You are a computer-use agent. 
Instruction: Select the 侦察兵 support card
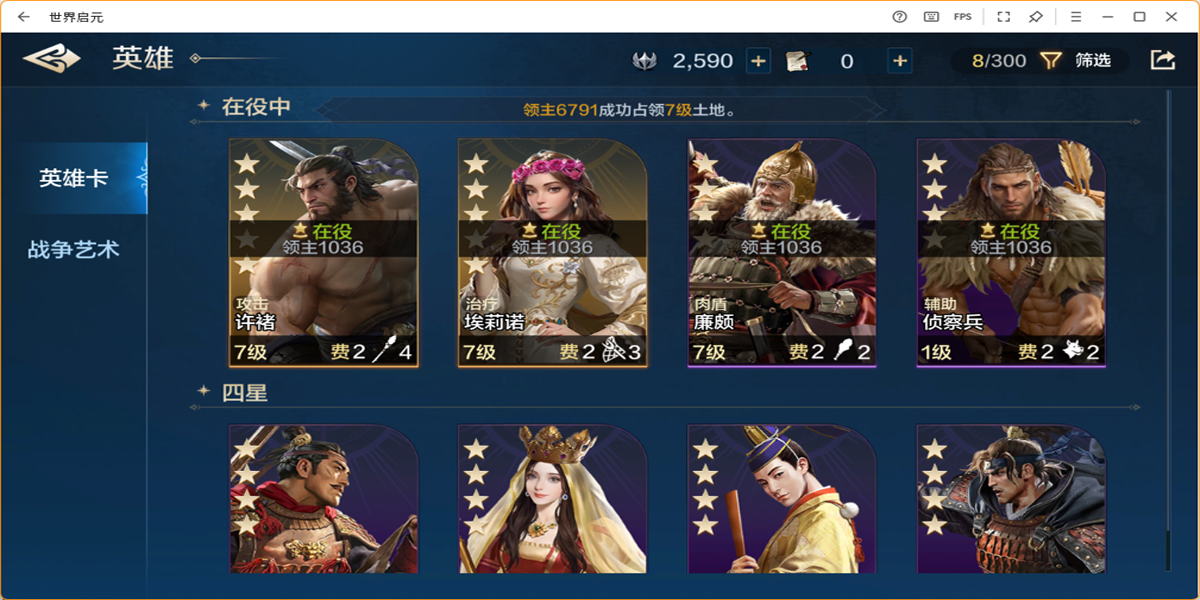(x=1011, y=252)
